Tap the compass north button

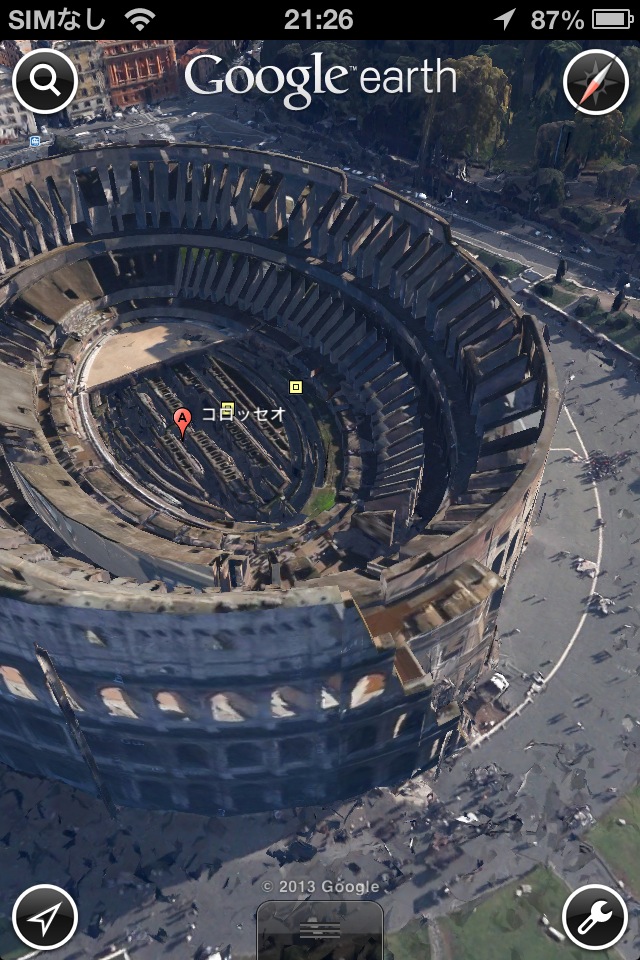596,81
